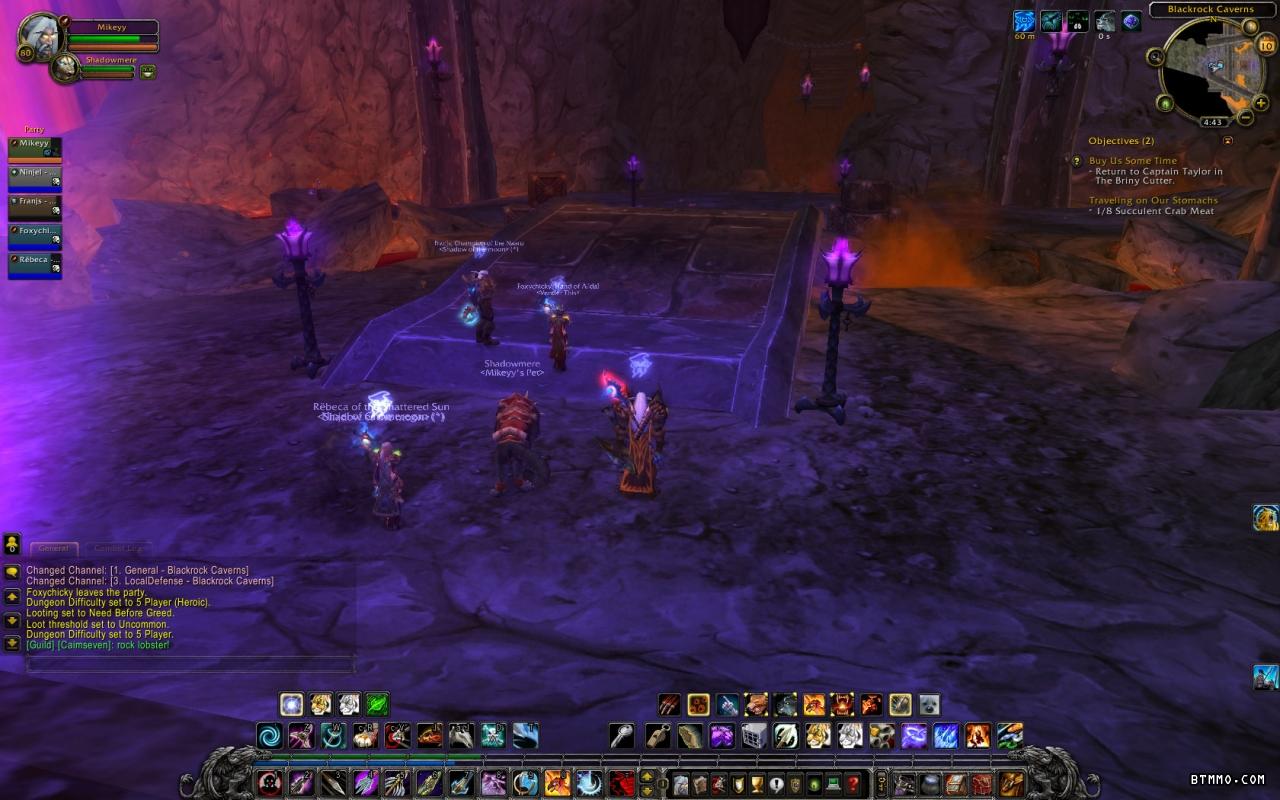Image resolution: width=1280 pixels, height=800 pixels.
Task: Open the red question mark help button
Action: click(x=852, y=783)
